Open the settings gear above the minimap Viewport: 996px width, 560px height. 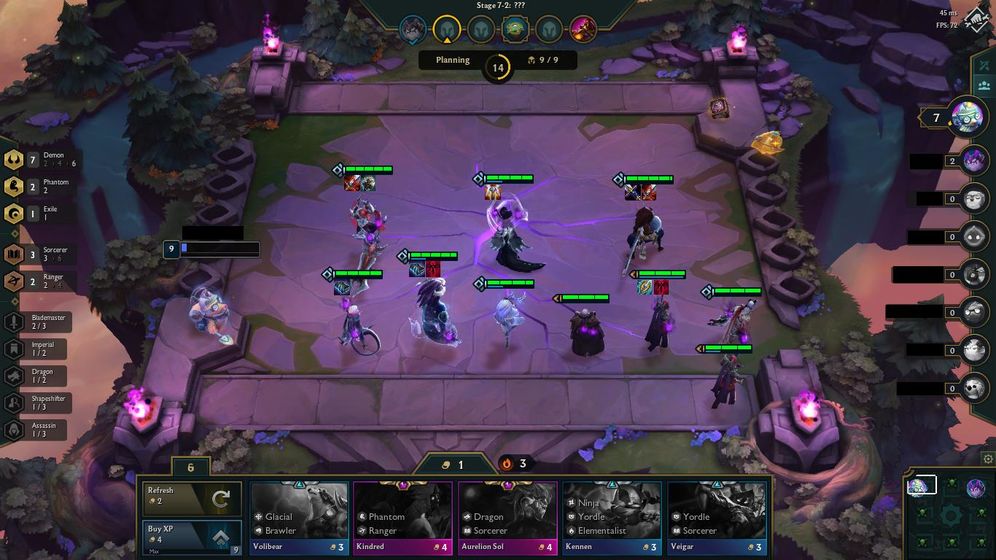(x=988, y=459)
